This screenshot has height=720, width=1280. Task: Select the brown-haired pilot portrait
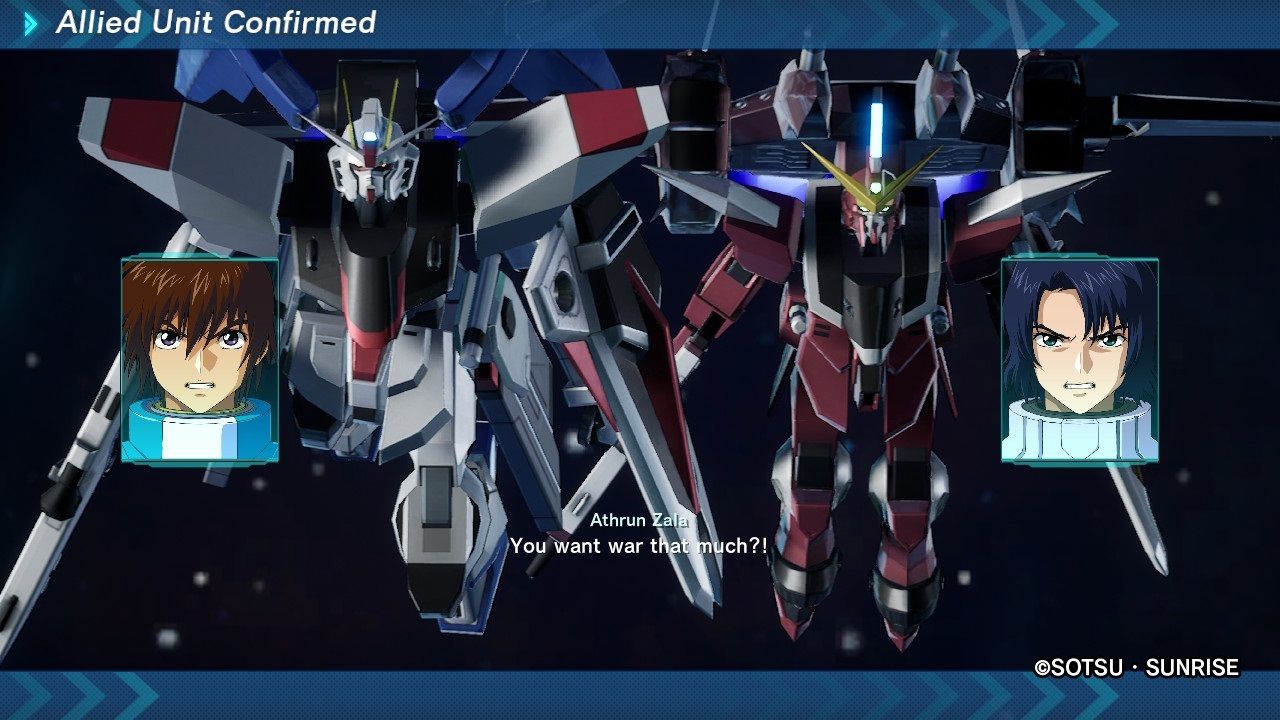[x=199, y=360]
